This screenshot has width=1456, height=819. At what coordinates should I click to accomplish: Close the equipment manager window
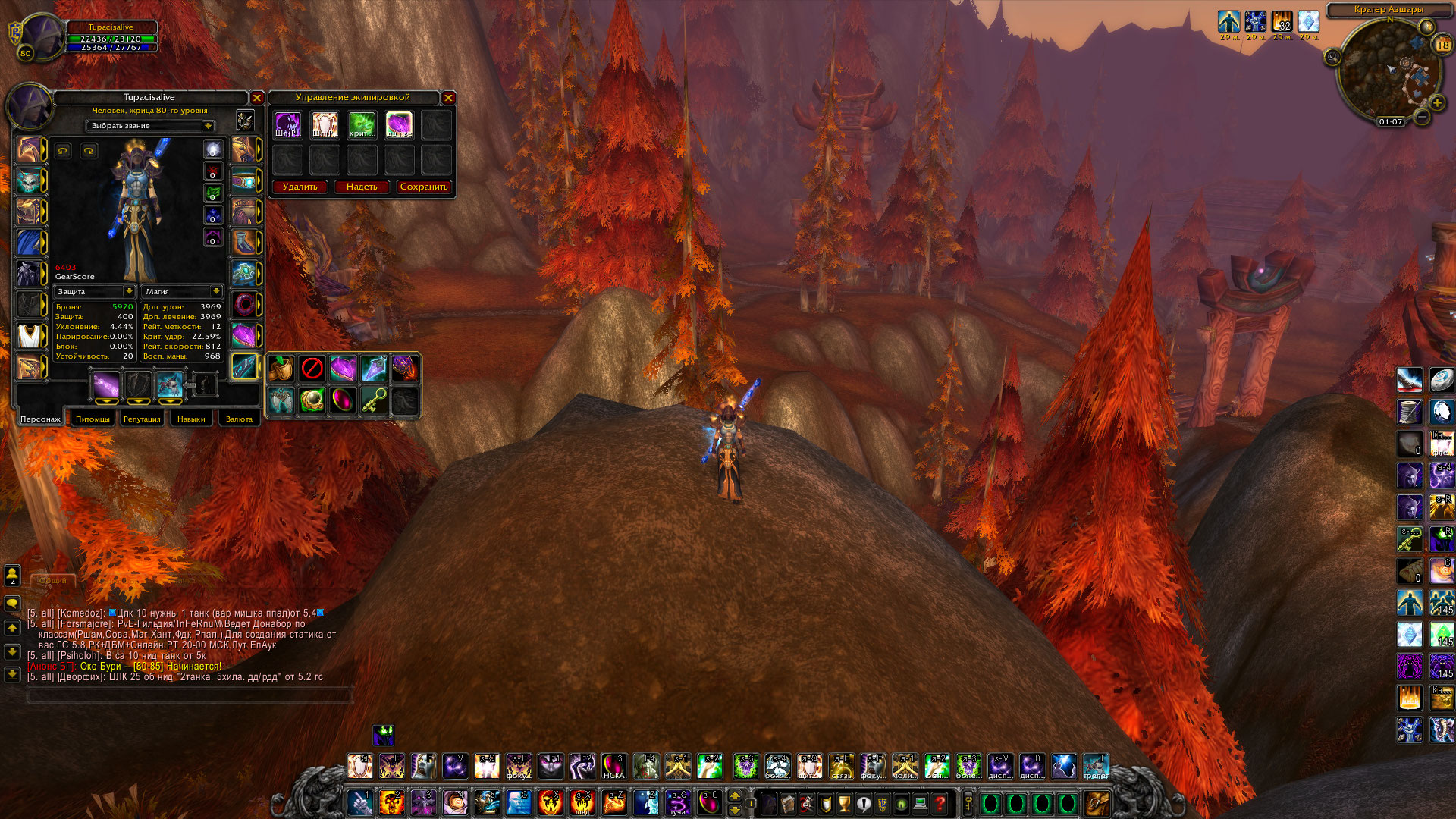click(449, 98)
